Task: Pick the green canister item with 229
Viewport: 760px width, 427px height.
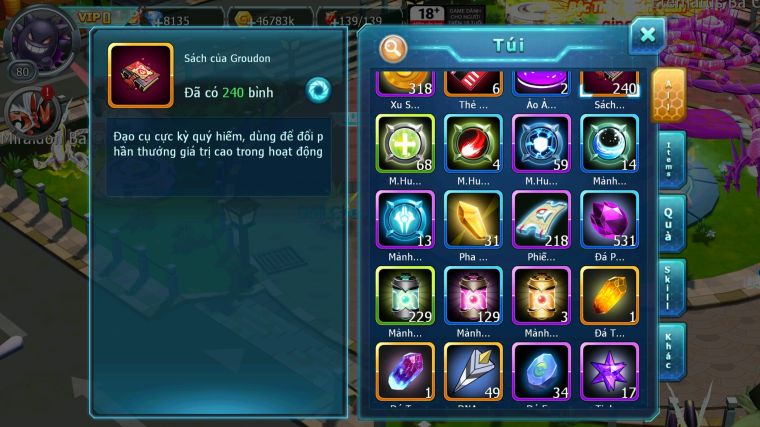Action: (404, 295)
